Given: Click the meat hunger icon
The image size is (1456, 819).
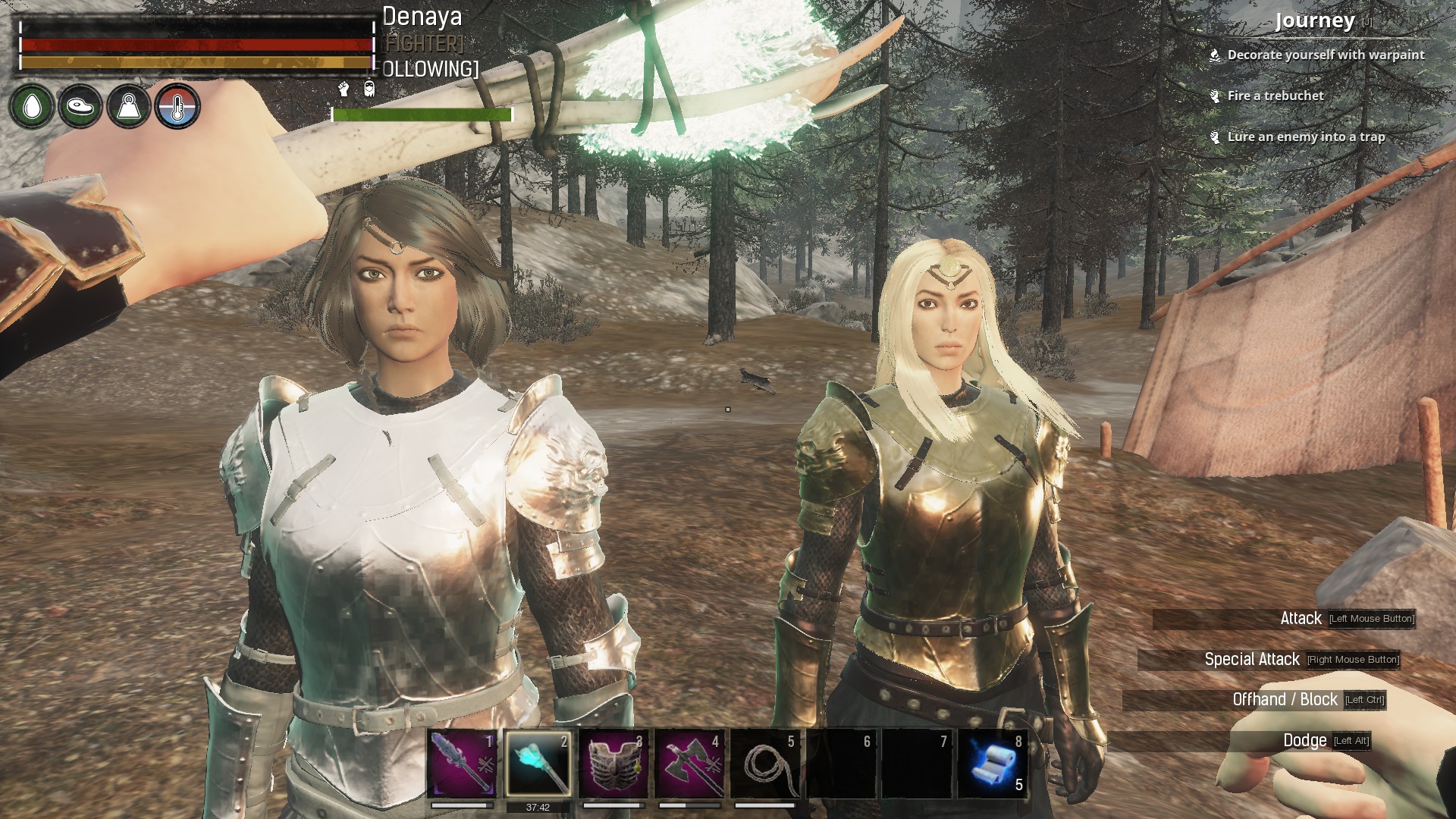Looking at the screenshot, I should (80, 106).
